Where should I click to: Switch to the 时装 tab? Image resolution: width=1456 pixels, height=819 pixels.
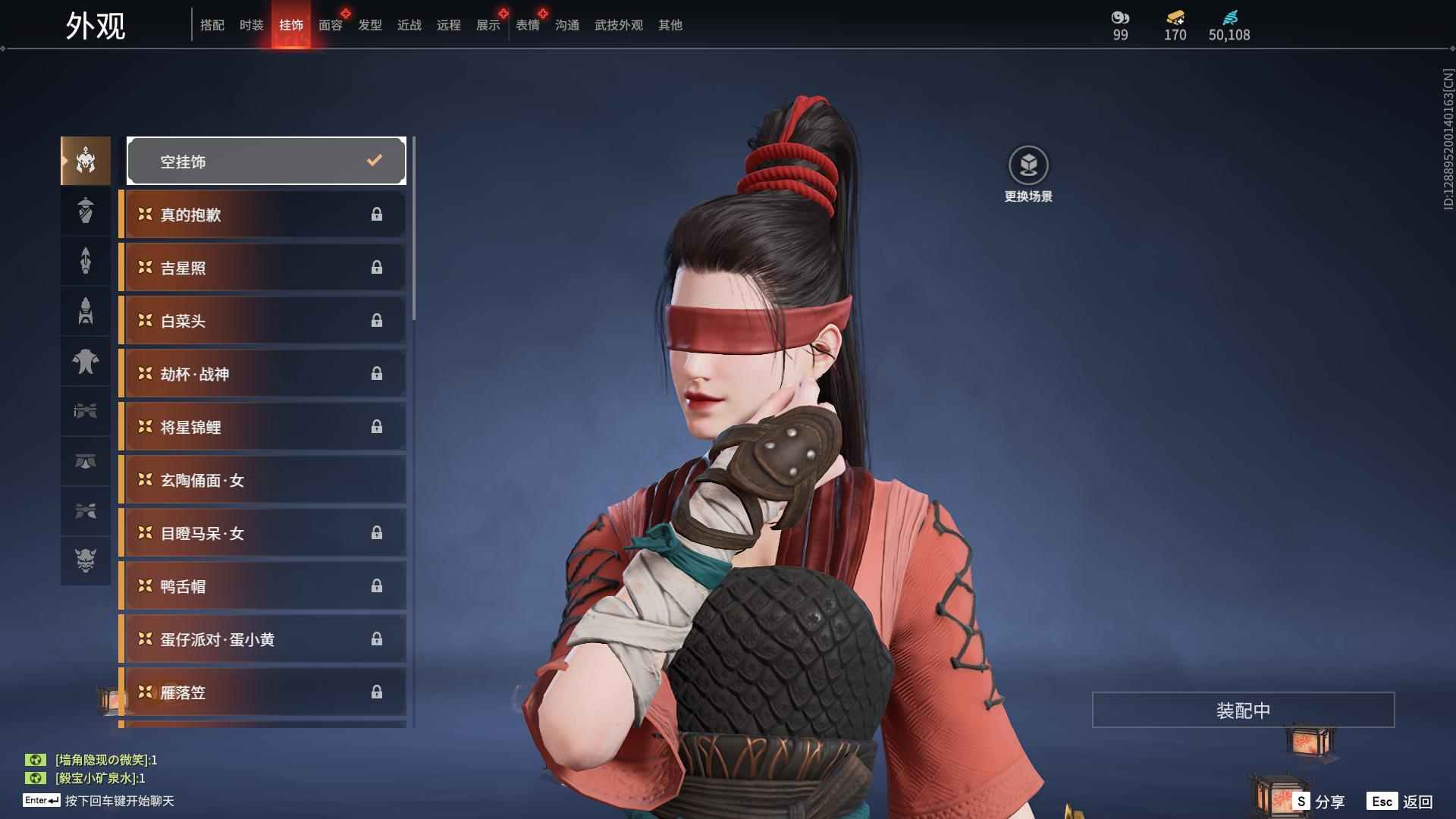coord(251,25)
